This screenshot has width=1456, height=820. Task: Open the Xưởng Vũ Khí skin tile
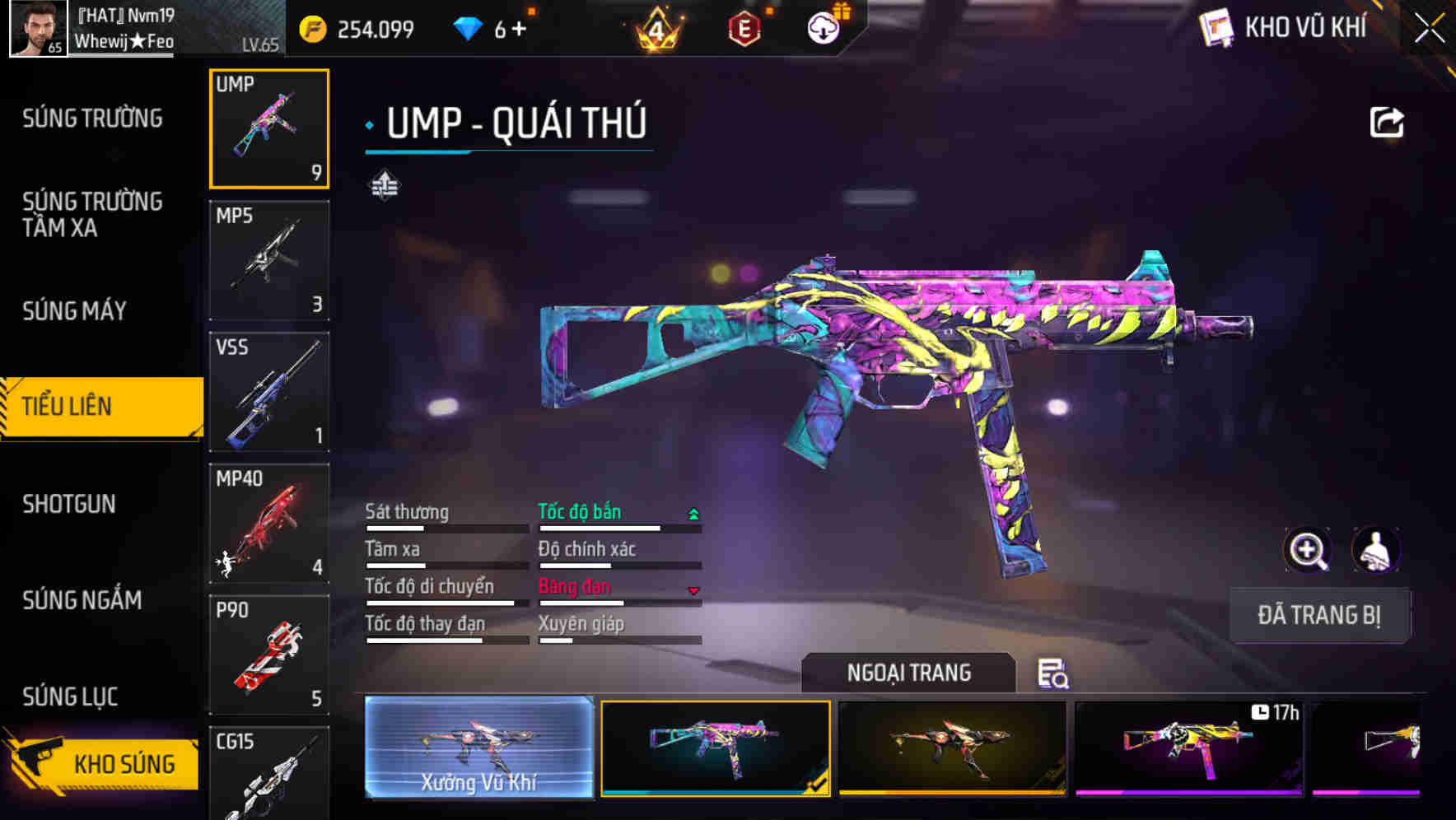click(479, 748)
